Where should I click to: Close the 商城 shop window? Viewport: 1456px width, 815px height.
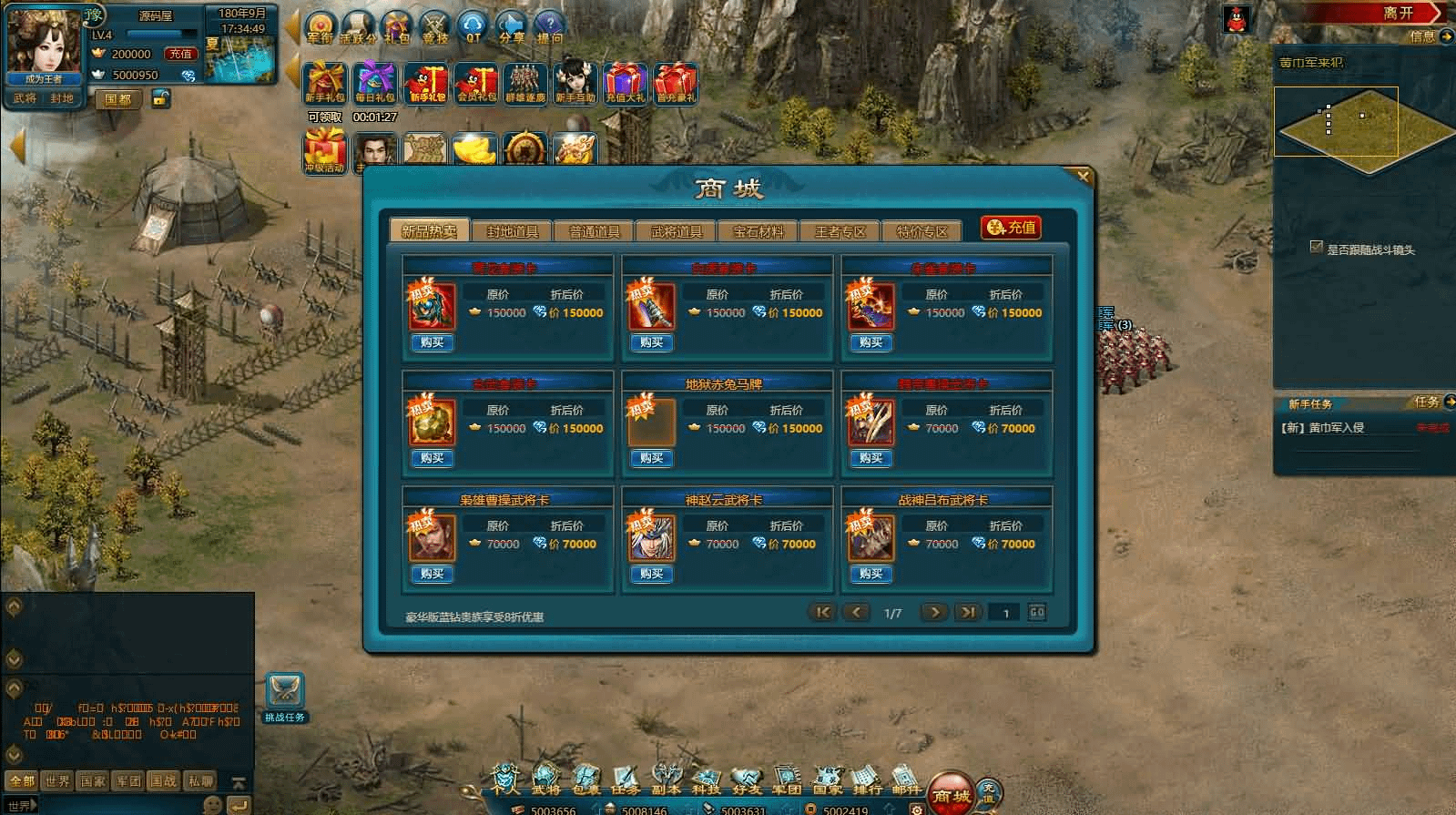coord(1082,177)
